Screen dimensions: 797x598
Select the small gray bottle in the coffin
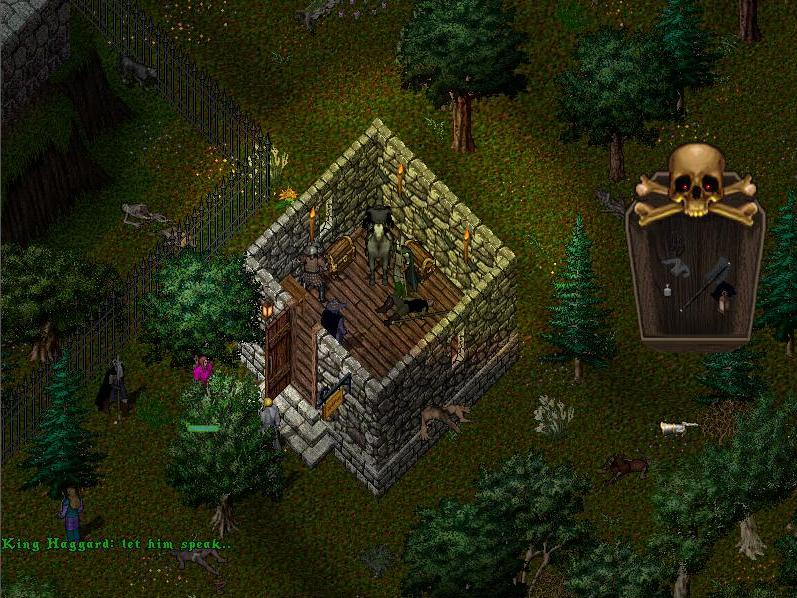[x=667, y=291]
